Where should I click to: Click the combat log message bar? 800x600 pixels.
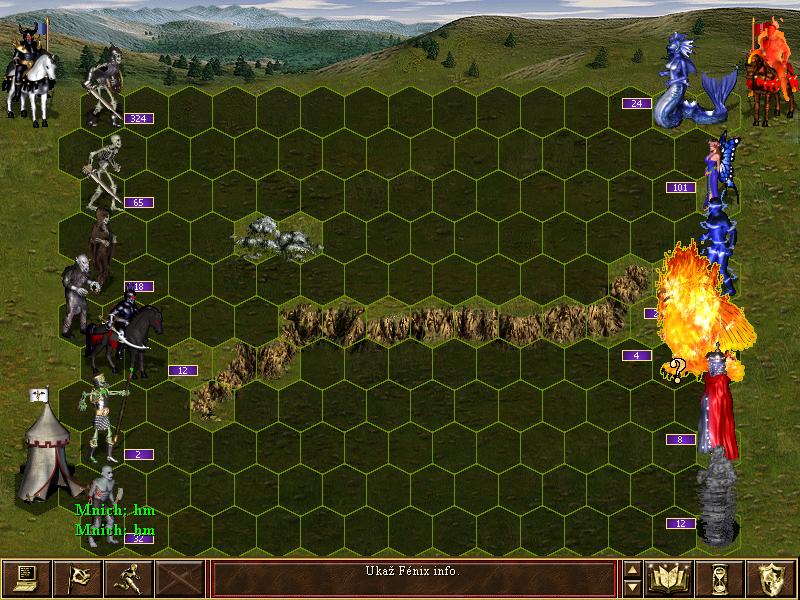(x=413, y=579)
